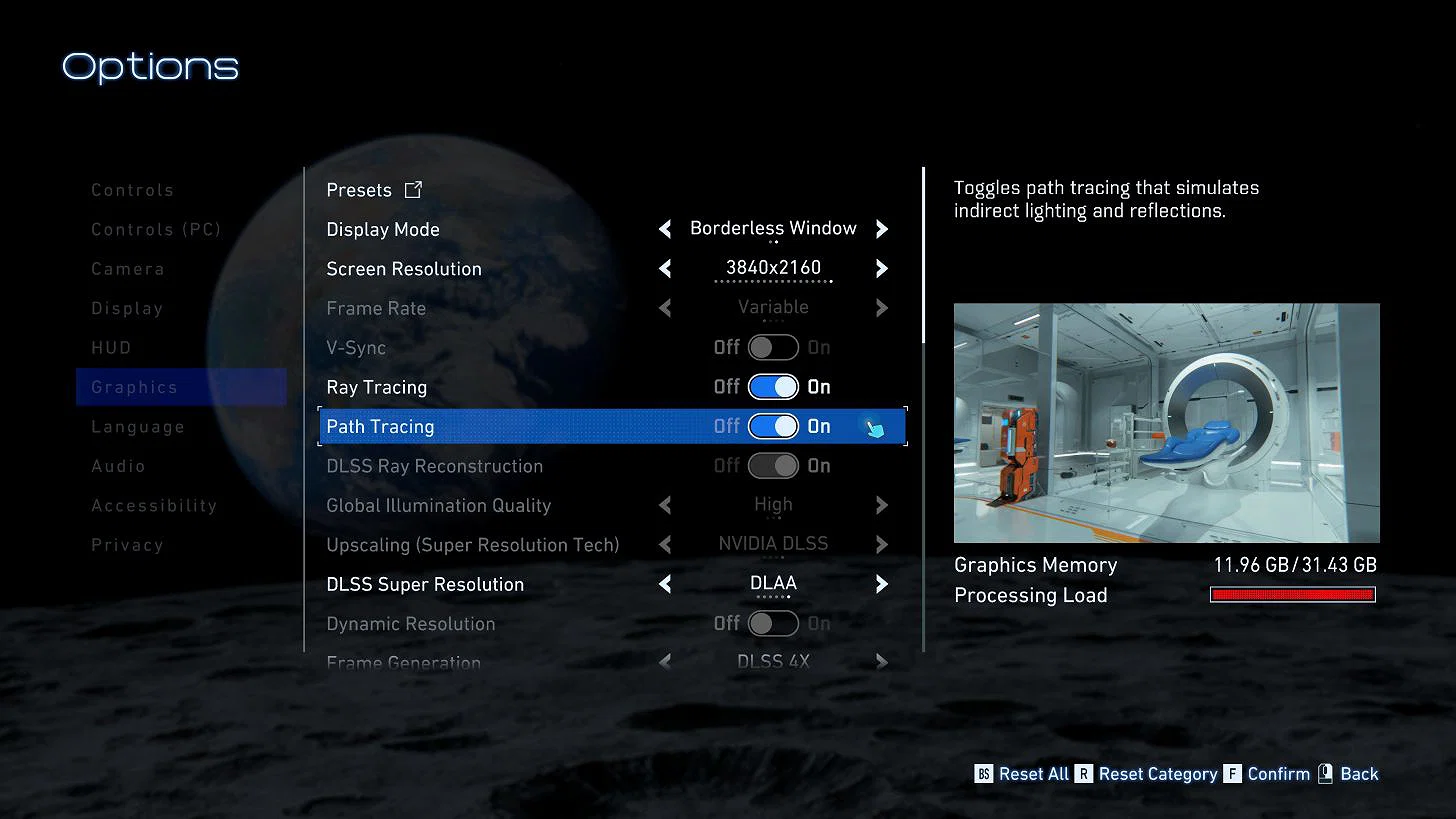The height and width of the screenshot is (819, 1456).
Task: Change DLSS Super Resolution via right arrow
Action: coord(881,584)
